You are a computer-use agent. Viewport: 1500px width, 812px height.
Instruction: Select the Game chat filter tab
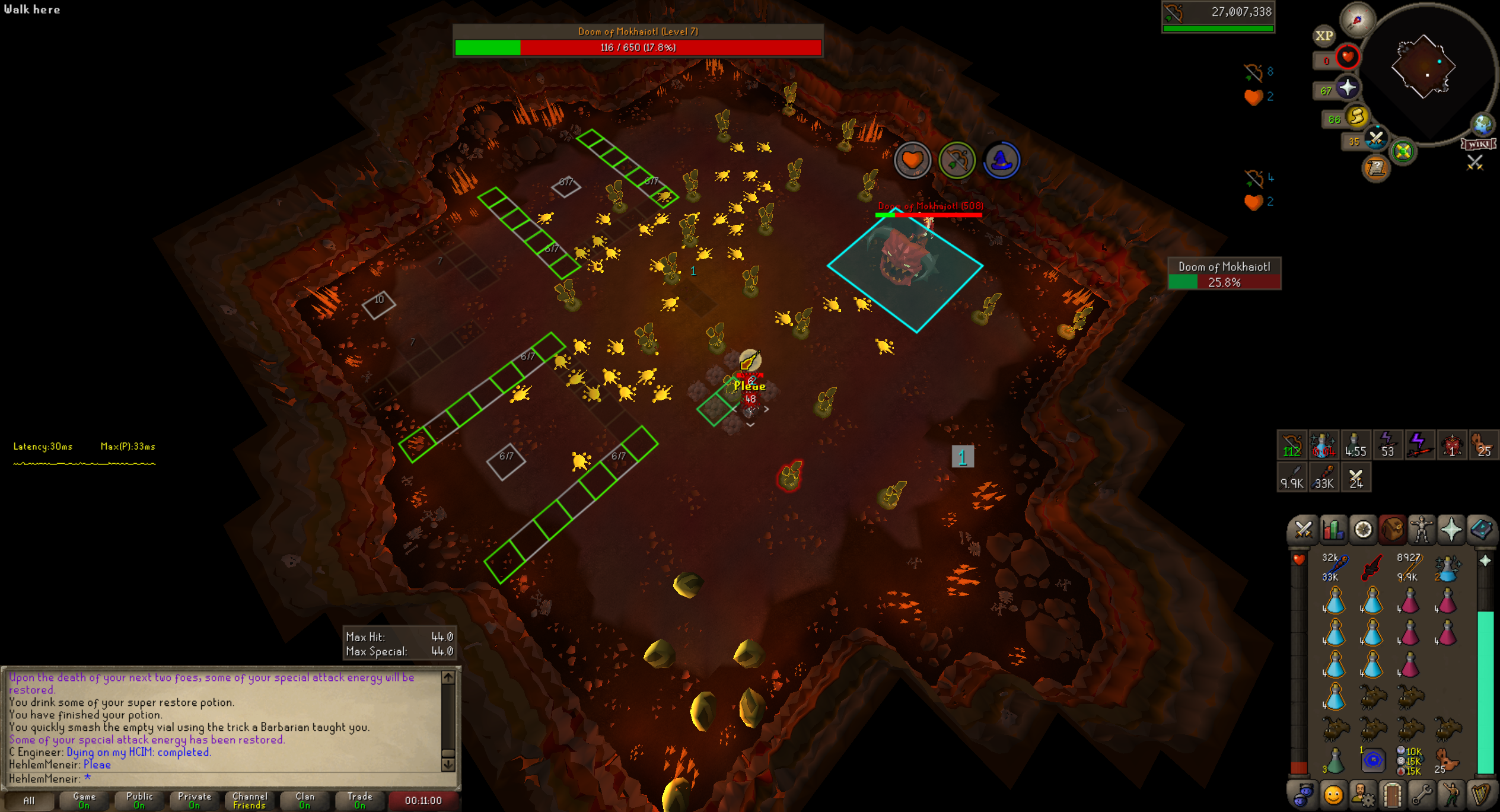pos(84,800)
